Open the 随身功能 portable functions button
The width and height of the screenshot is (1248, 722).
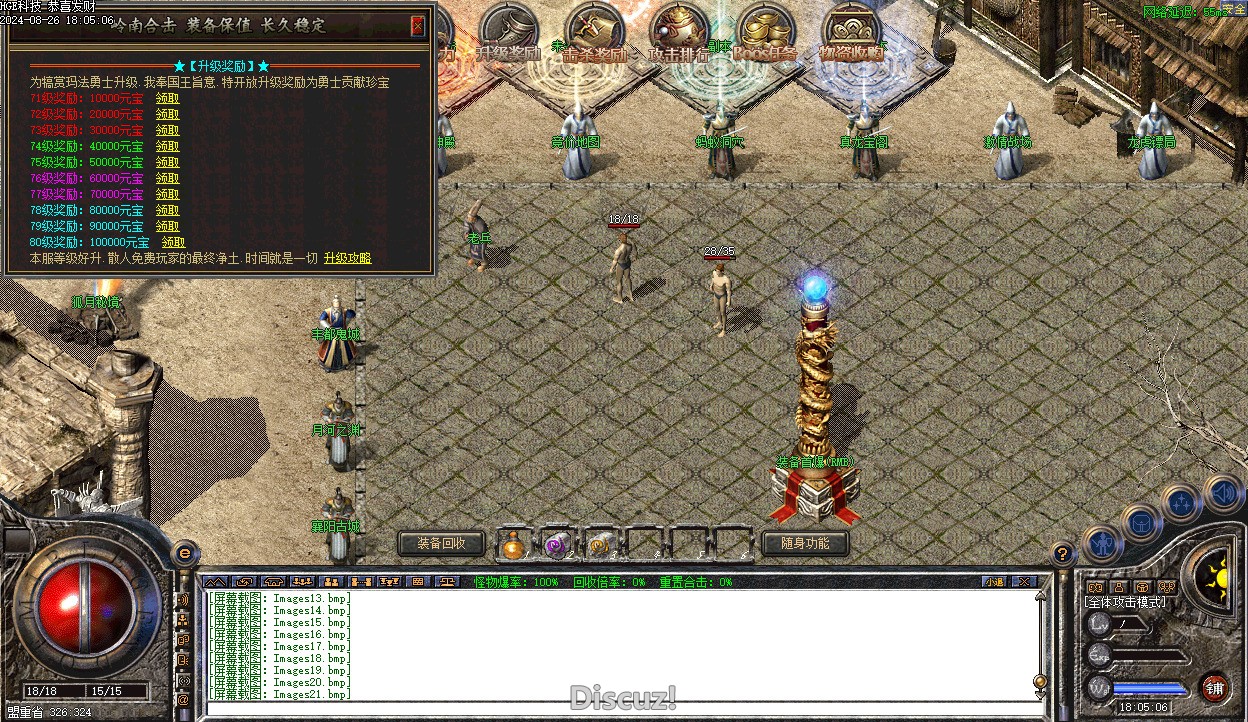tap(804, 543)
